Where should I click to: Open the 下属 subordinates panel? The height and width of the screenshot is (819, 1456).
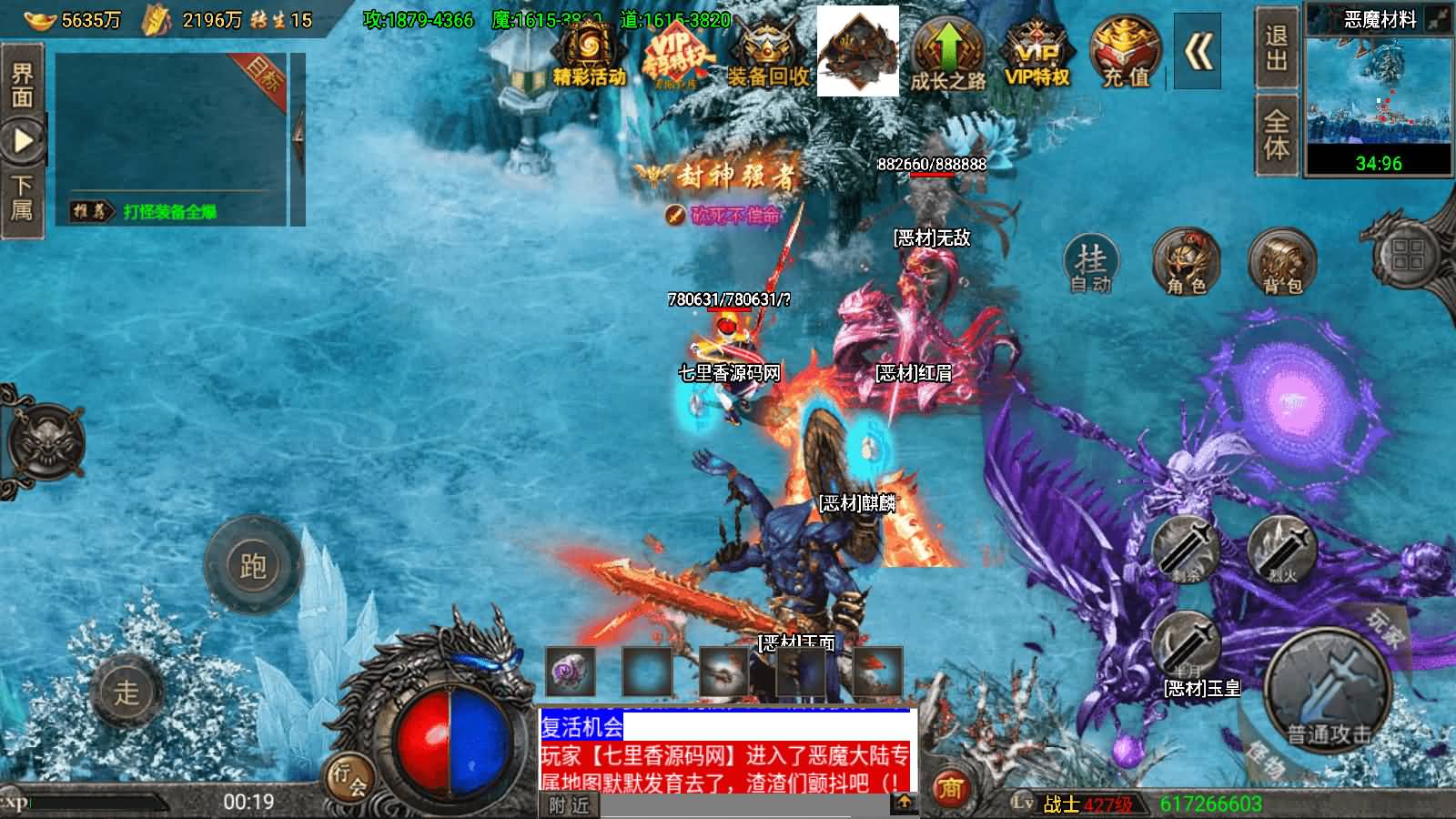point(23,196)
